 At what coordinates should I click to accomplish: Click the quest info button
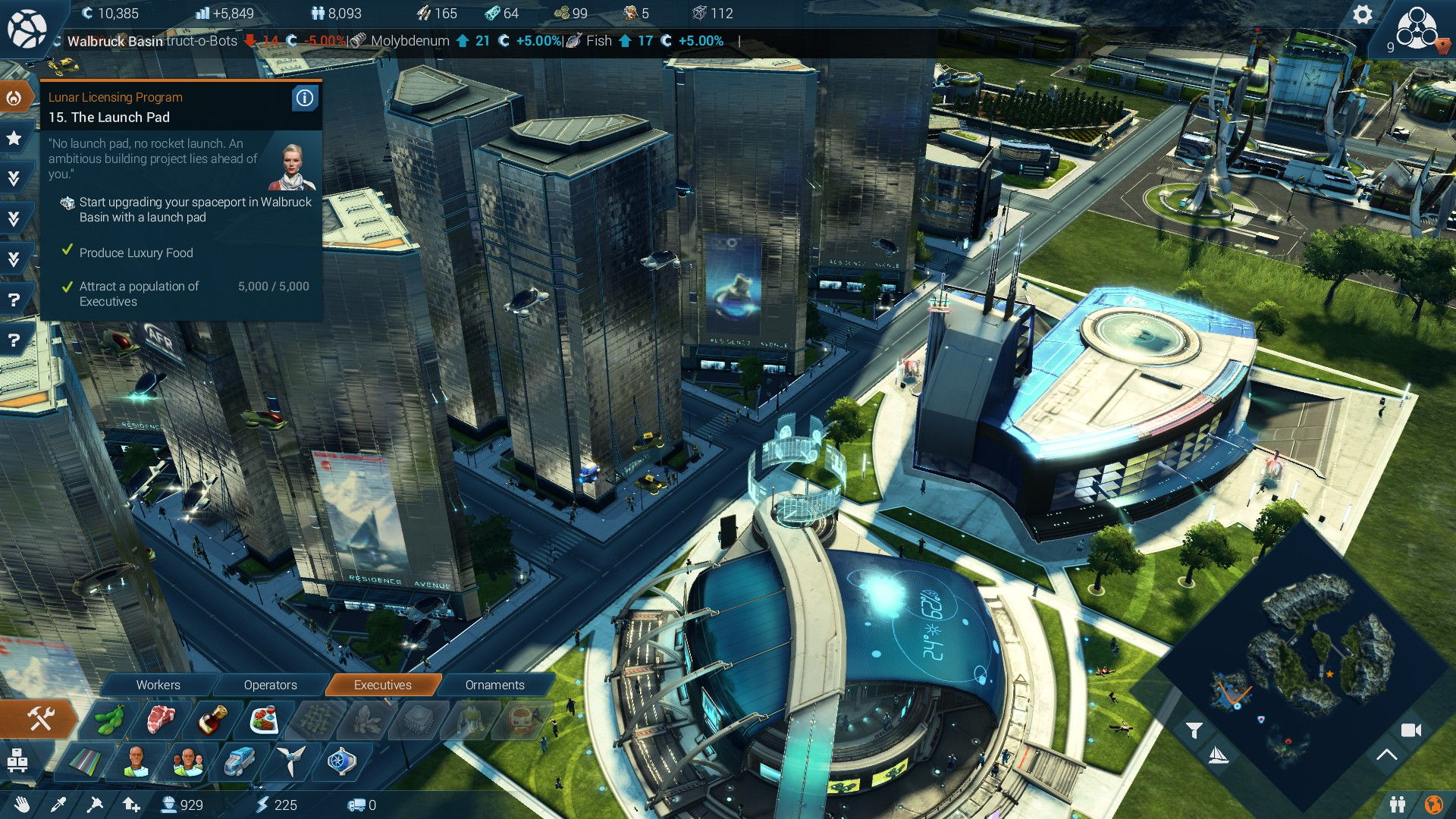click(305, 98)
